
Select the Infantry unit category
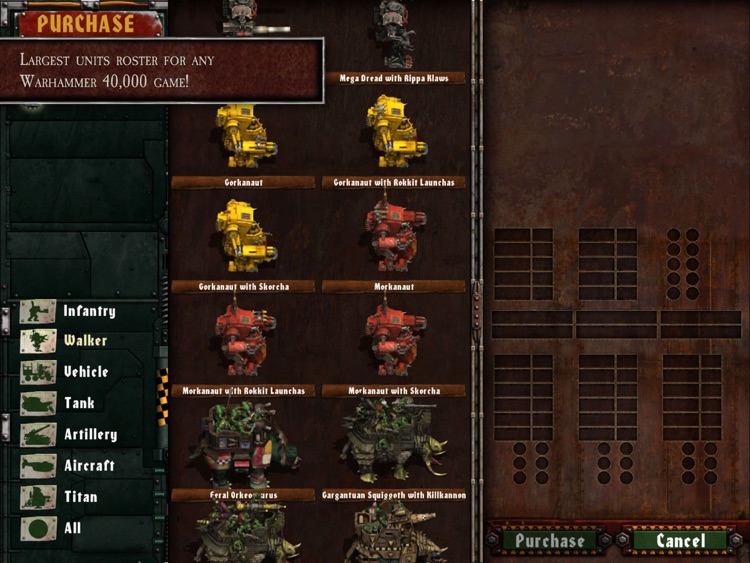coord(70,311)
